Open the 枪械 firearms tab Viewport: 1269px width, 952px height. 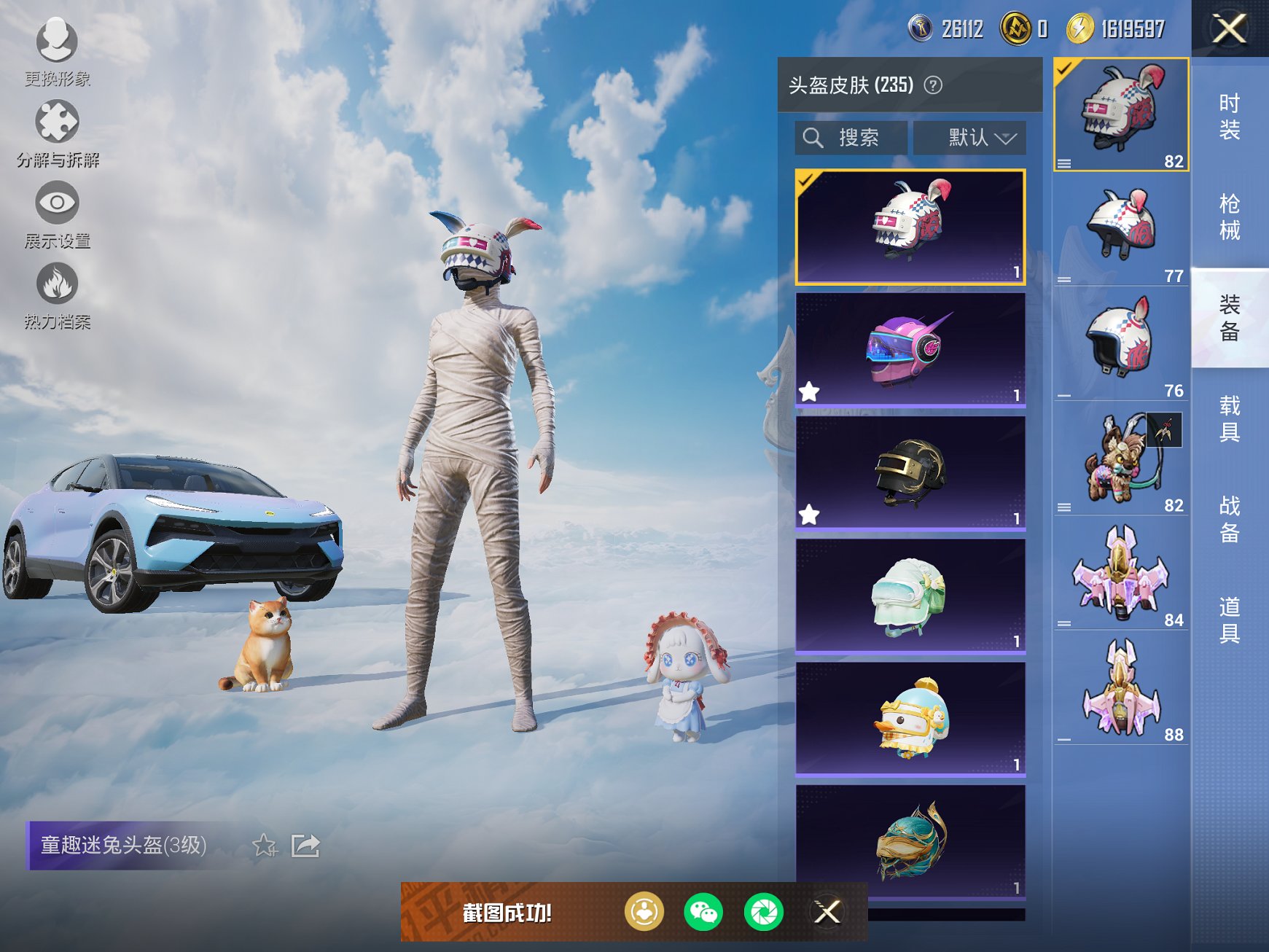1229,216
